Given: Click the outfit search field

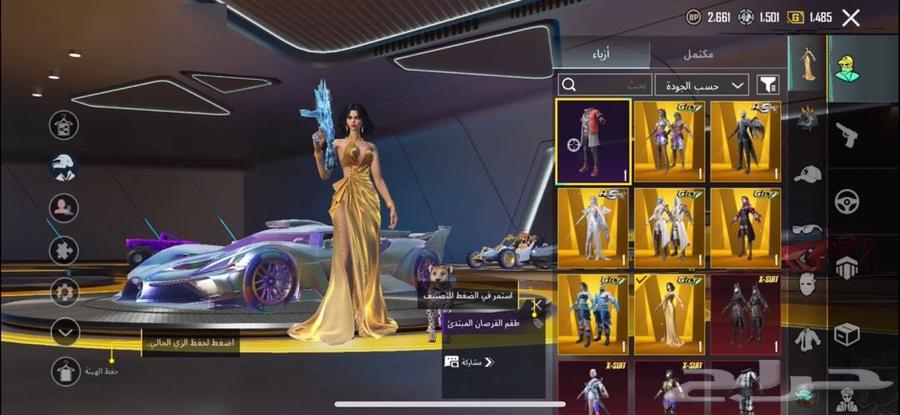Looking at the screenshot, I should (607, 85).
